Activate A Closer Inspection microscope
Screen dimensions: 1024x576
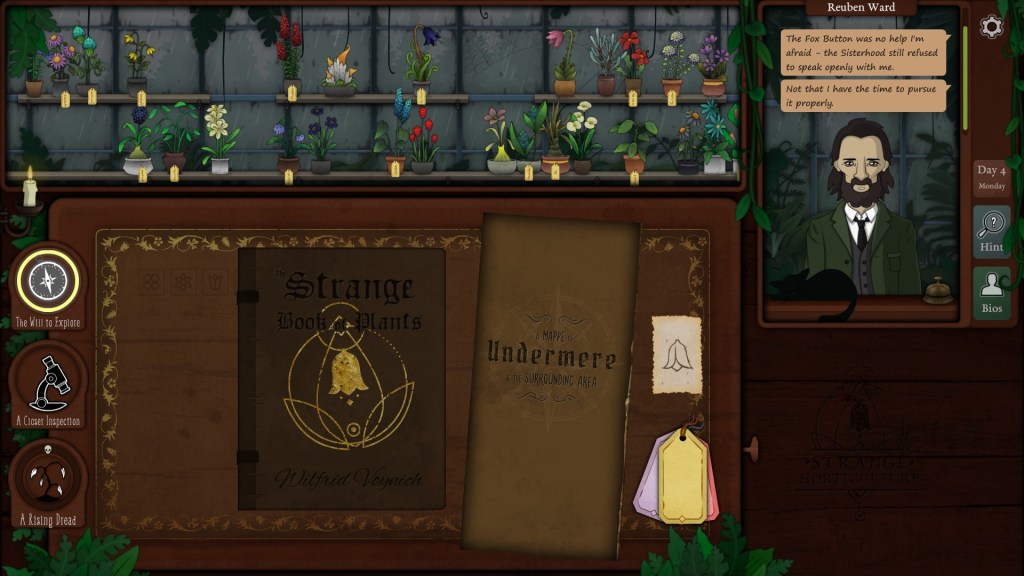(47, 383)
